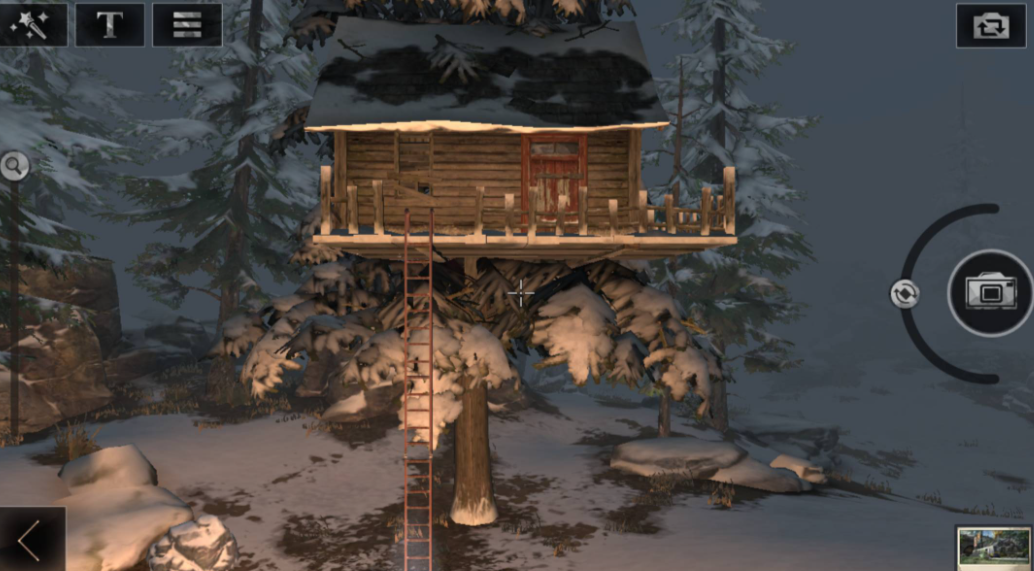Open the three-line menu button

[x=187, y=25]
